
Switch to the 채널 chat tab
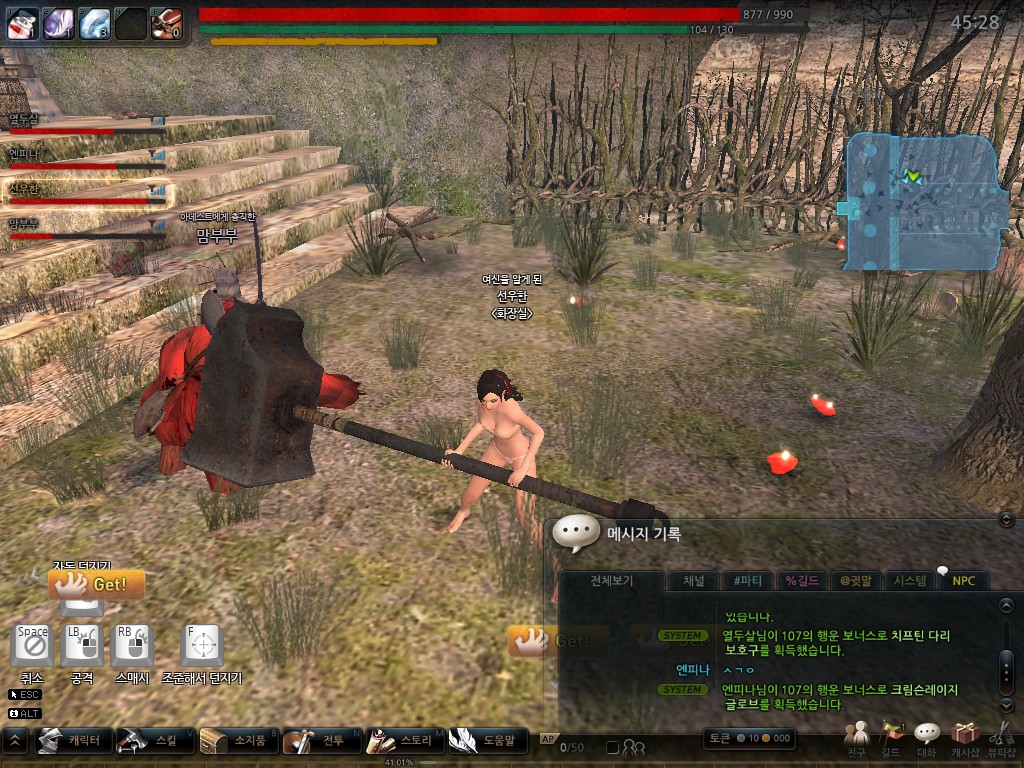[693, 581]
